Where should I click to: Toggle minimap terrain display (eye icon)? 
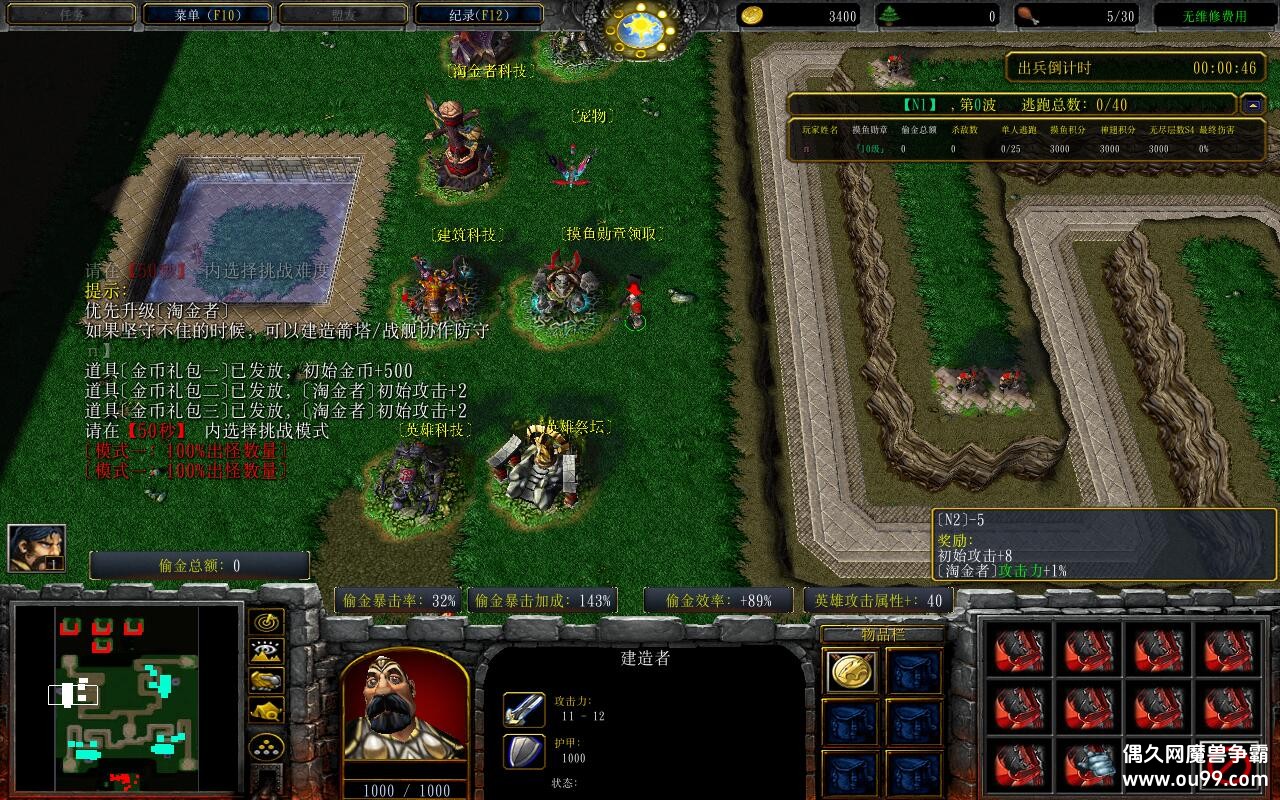pyautogui.click(x=266, y=651)
